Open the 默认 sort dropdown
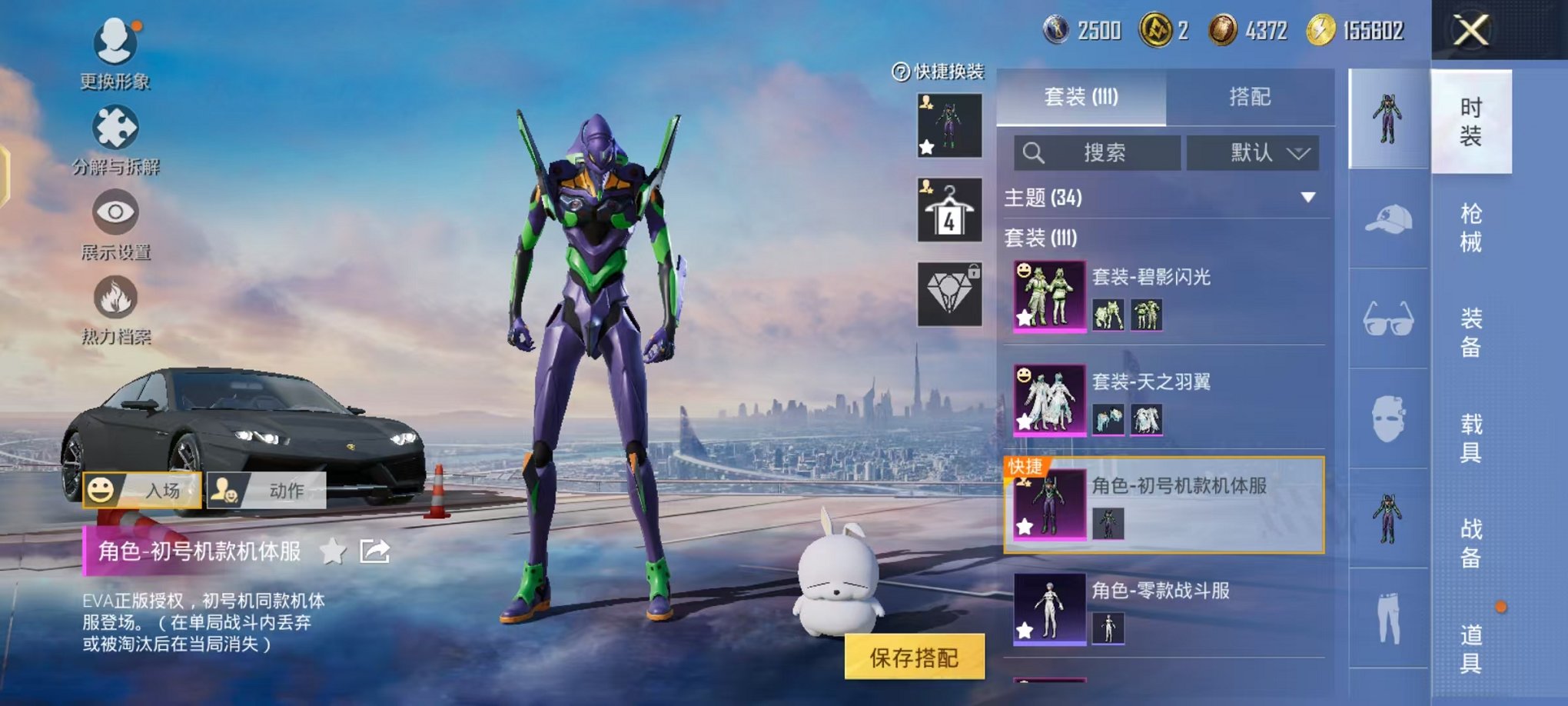Viewport: 1568px width, 706px height. click(1253, 152)
